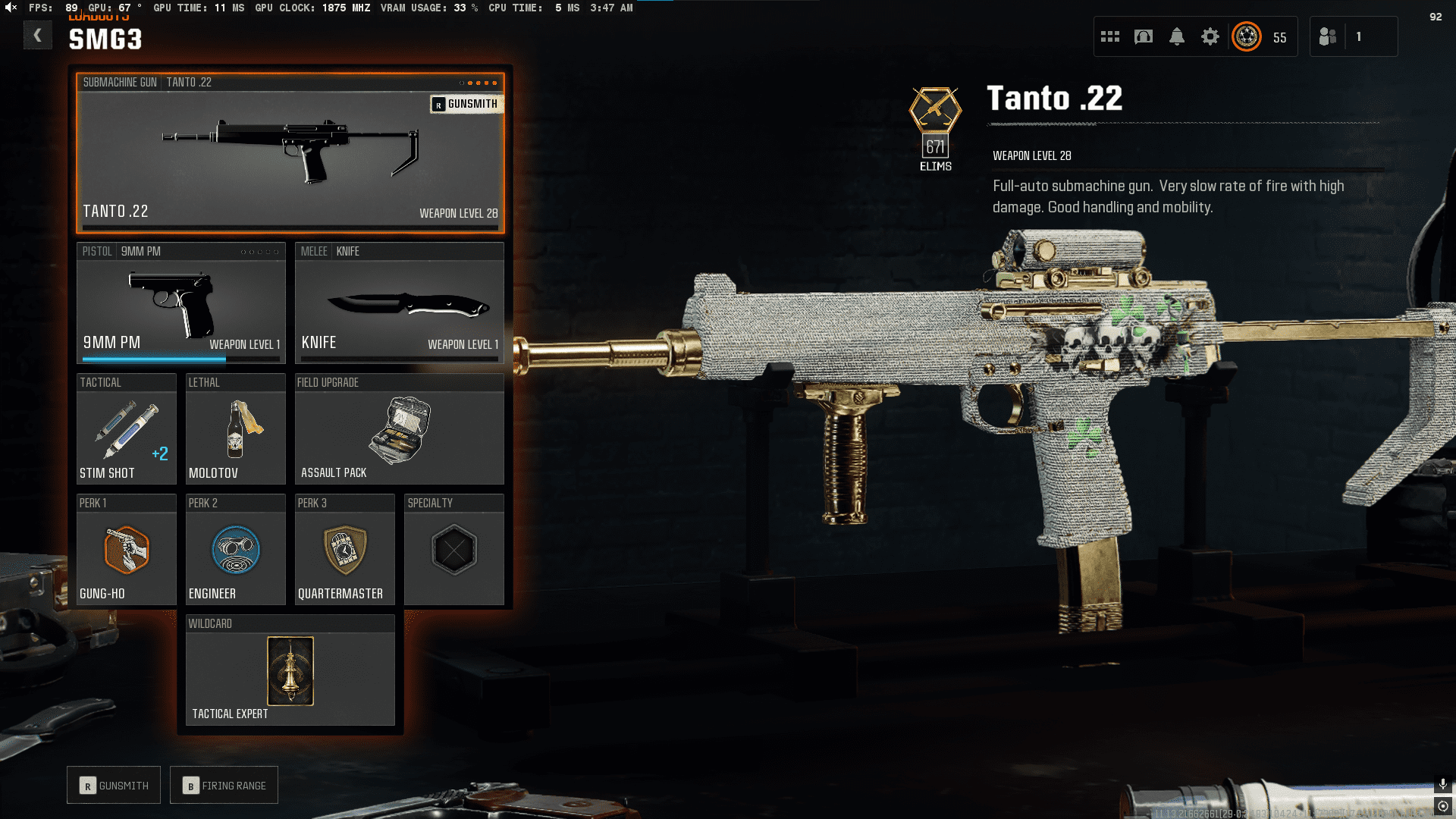Open the notifications bell
The width and height of the screenshot is (1456, 819).
[1177, 36]
